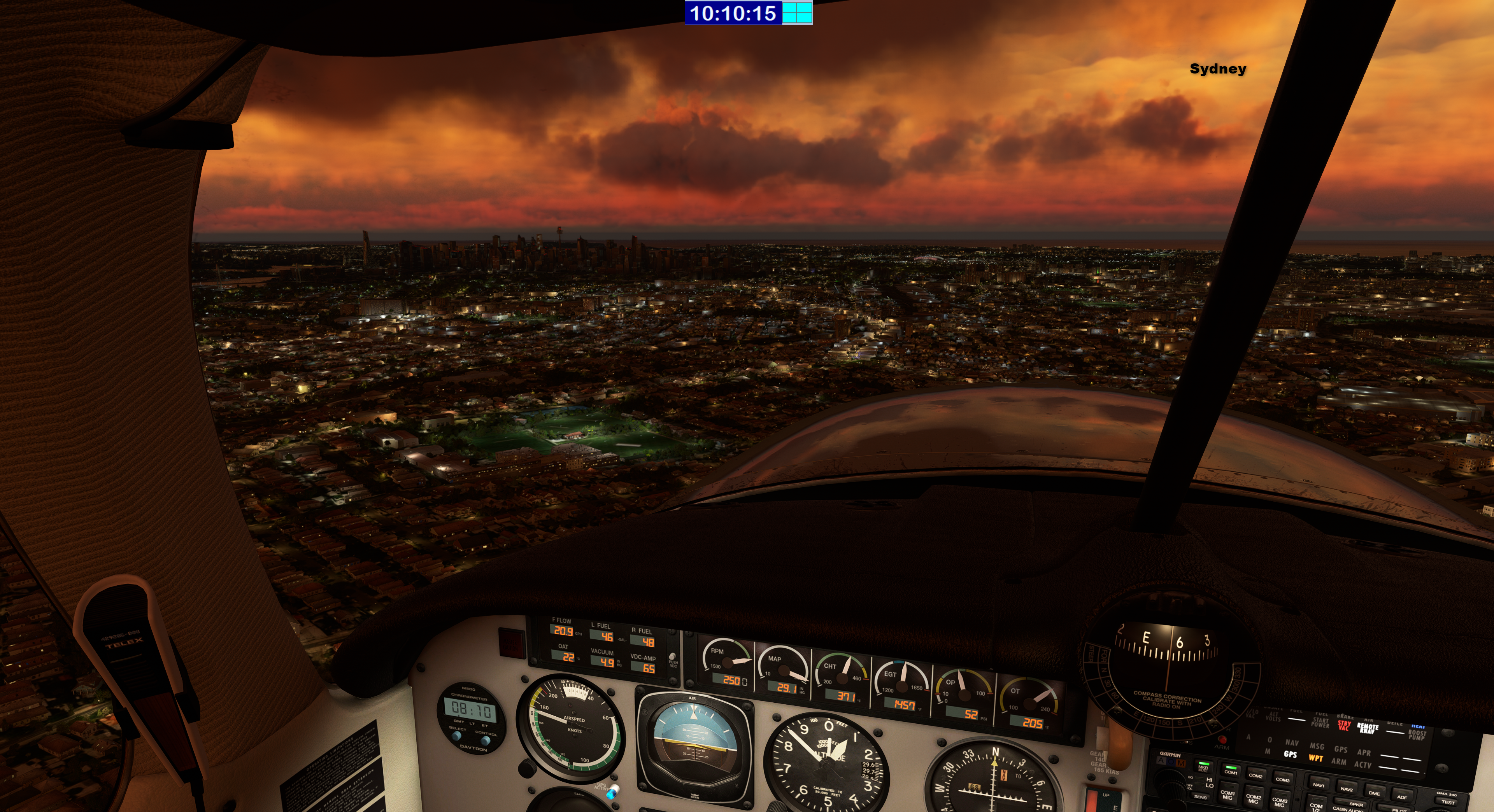1494x812 pixels.
Task: Enable COM2 on the Garmin audio panel
Action: pyautogui.click(x=1256, y=775)
